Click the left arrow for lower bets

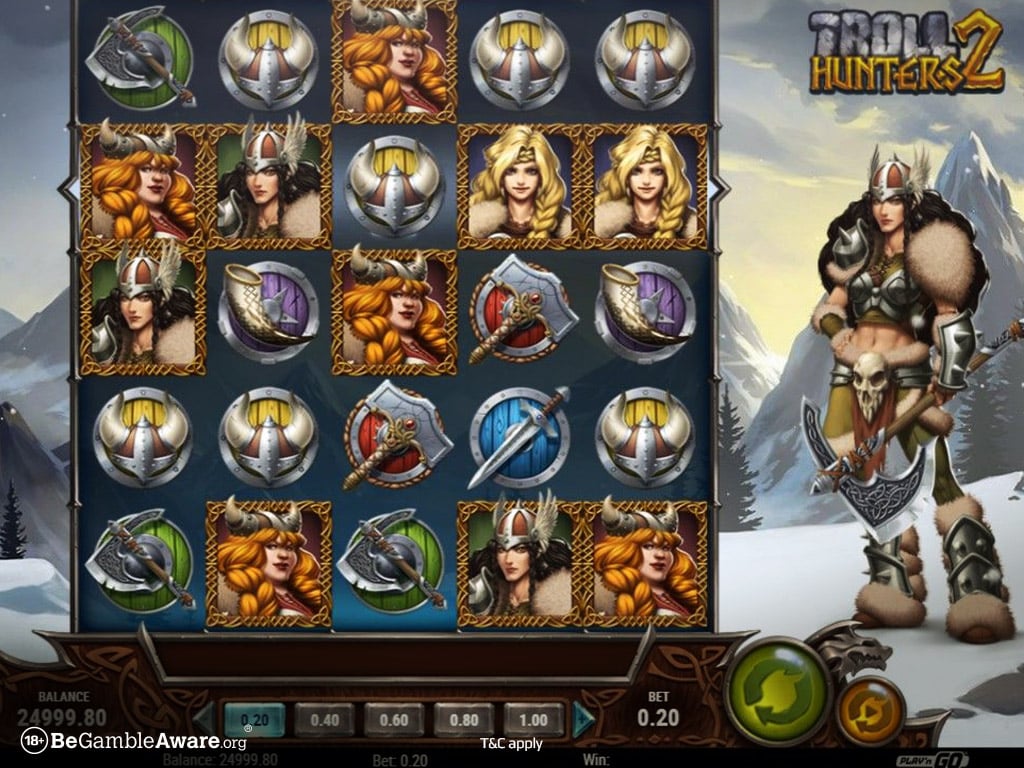click(x=203, y=718)
